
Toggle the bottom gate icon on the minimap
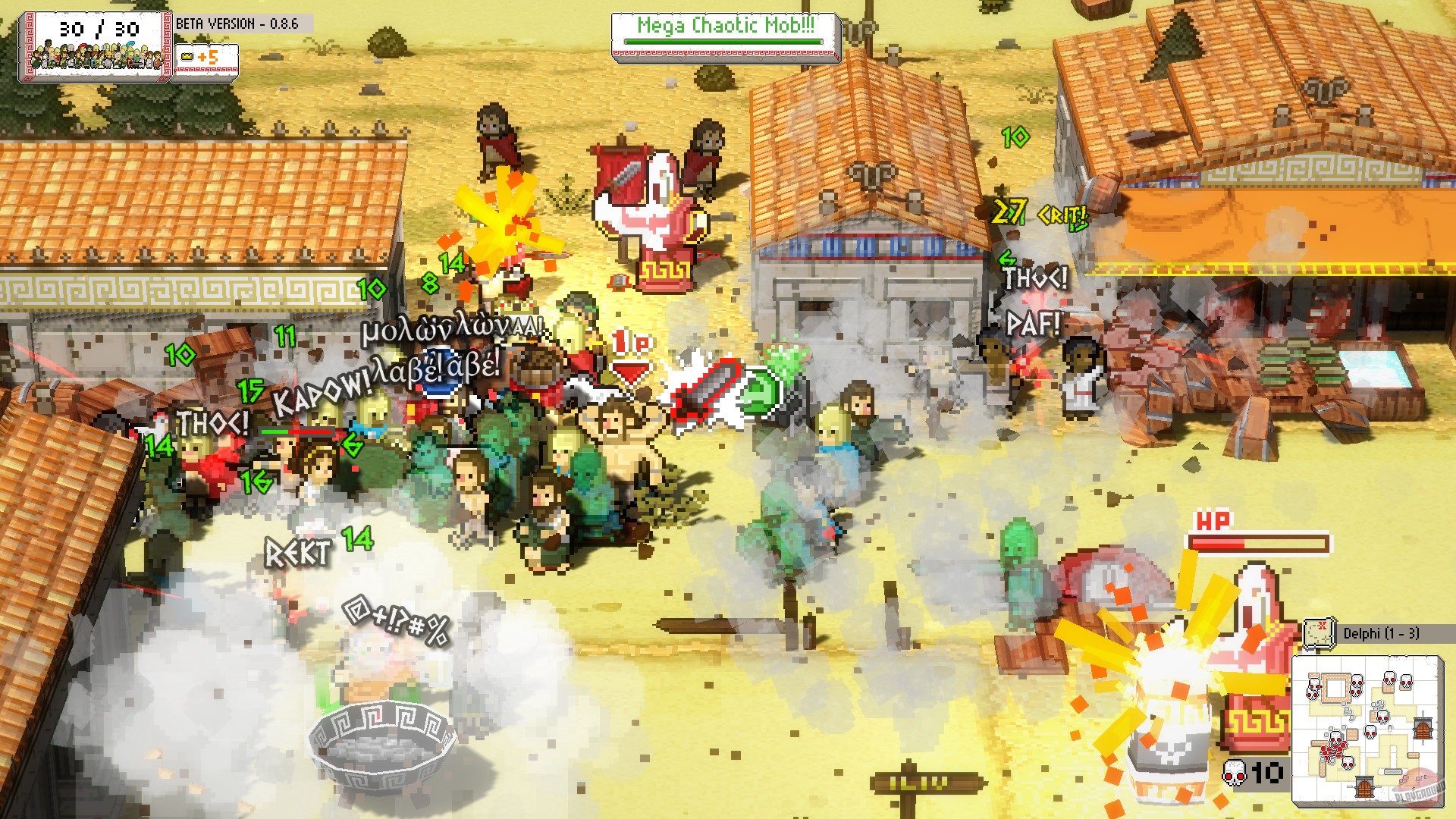(x=1363, y=787)
